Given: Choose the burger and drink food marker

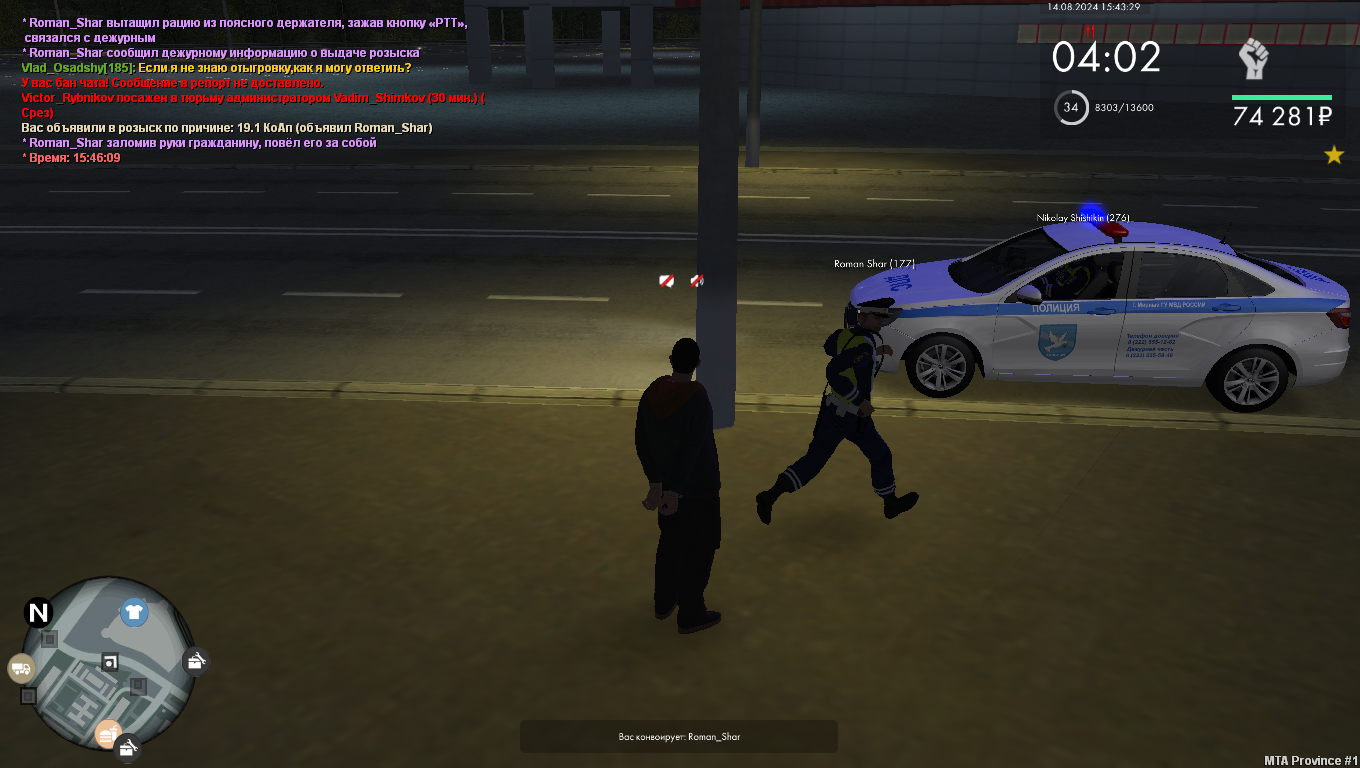Looking at the screenshot, I should pyautogui.click(x=107, y=735).
